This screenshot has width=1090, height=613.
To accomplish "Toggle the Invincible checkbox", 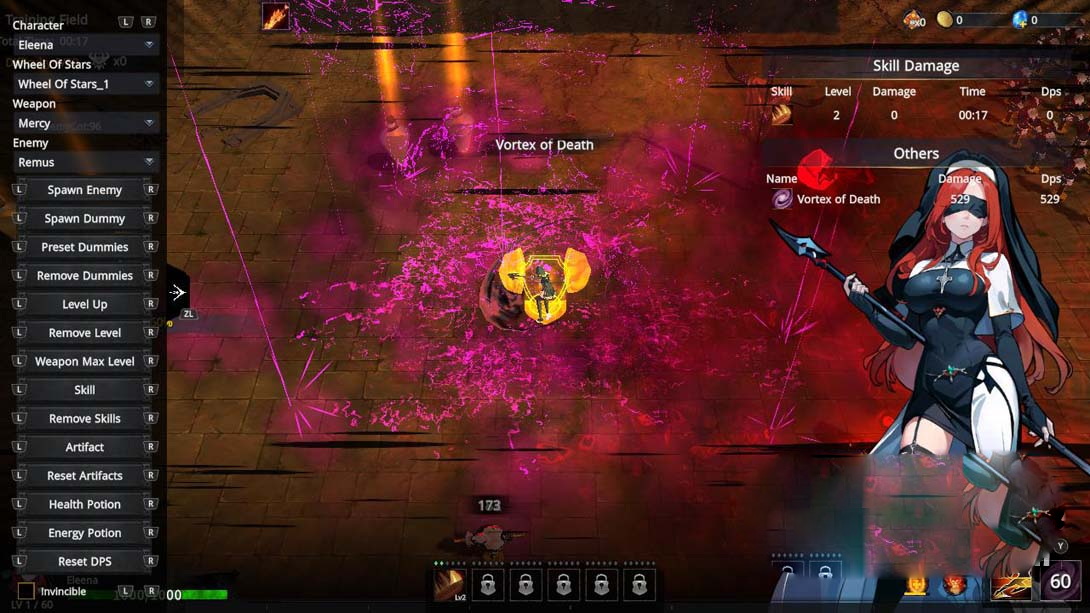I will tap(26, 592).
